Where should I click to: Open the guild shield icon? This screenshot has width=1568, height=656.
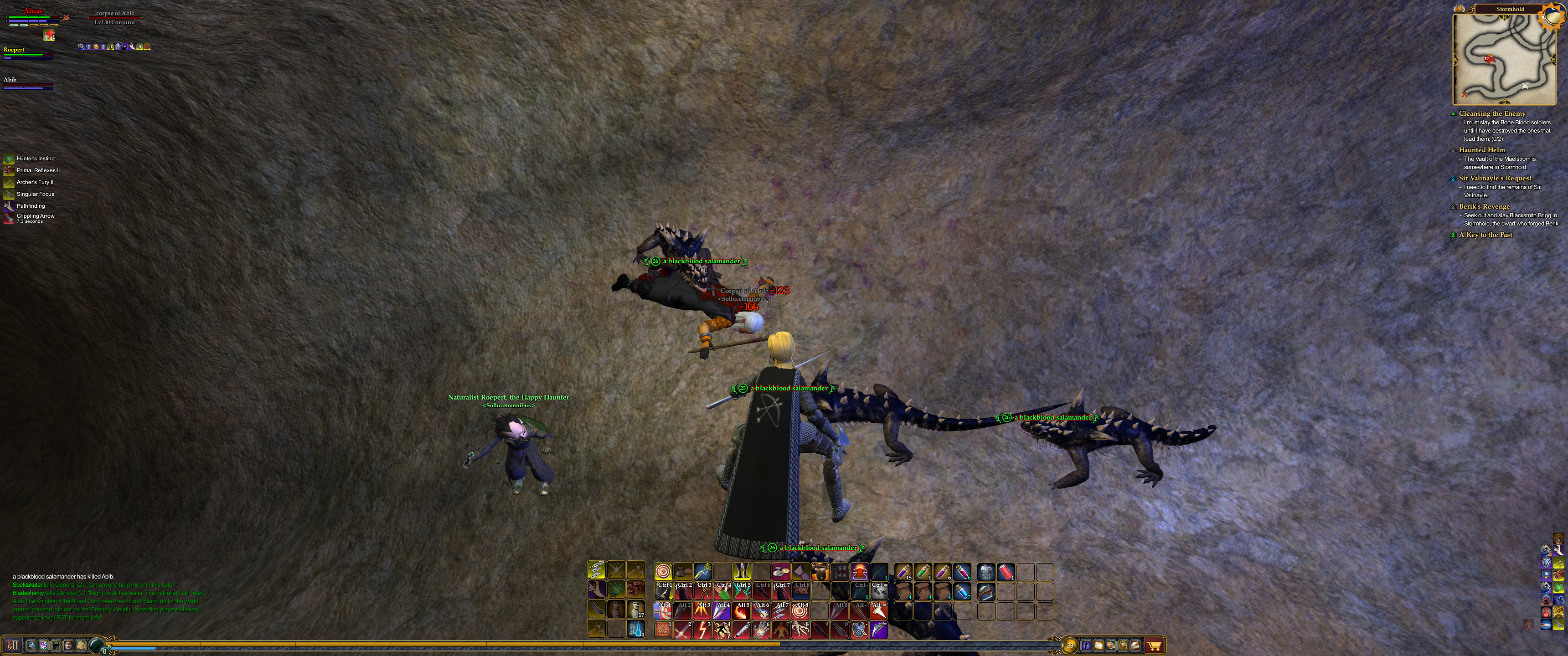pos(44,645)
